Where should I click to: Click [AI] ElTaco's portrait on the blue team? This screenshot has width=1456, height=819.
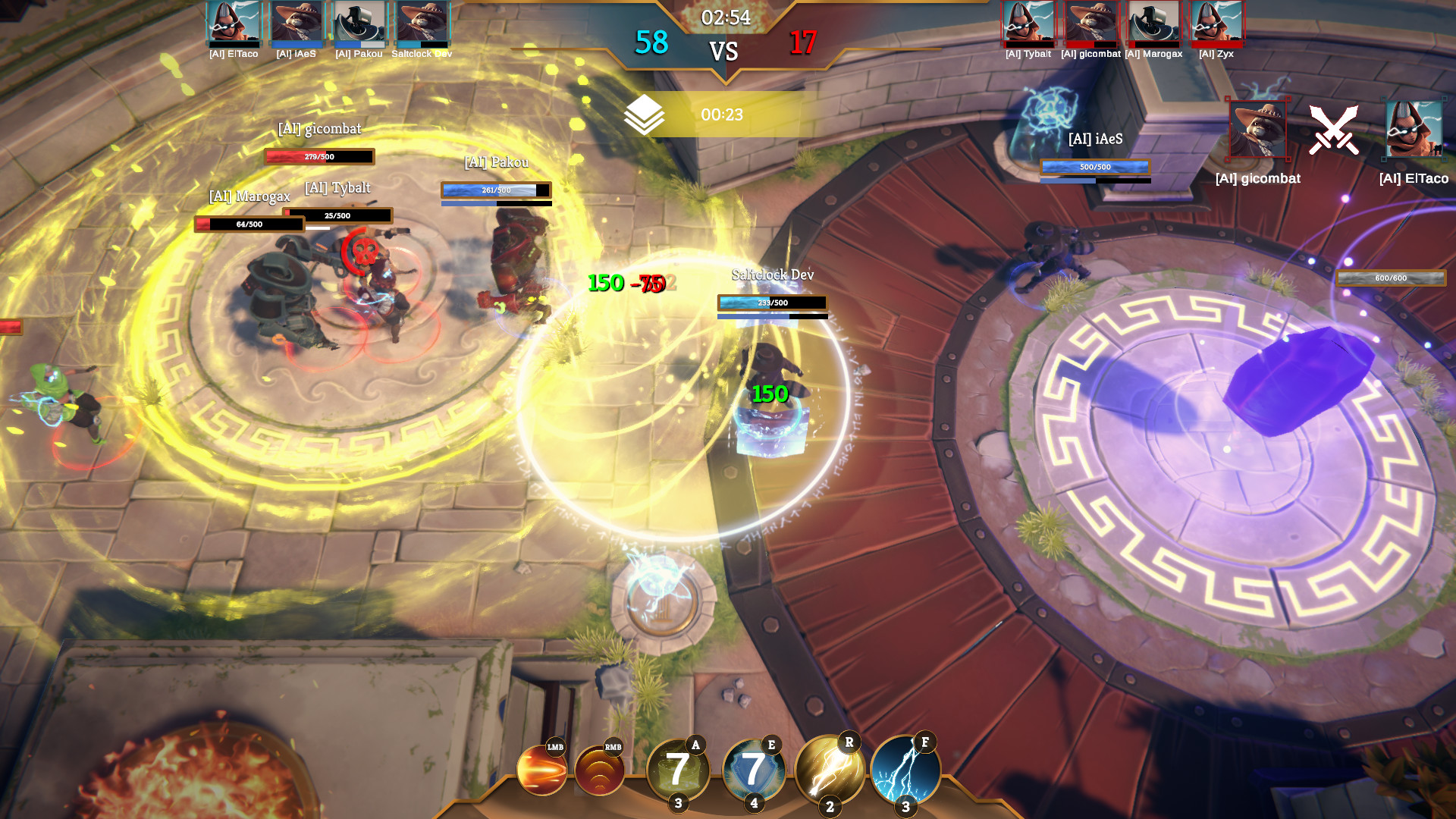tap(232, 25)
